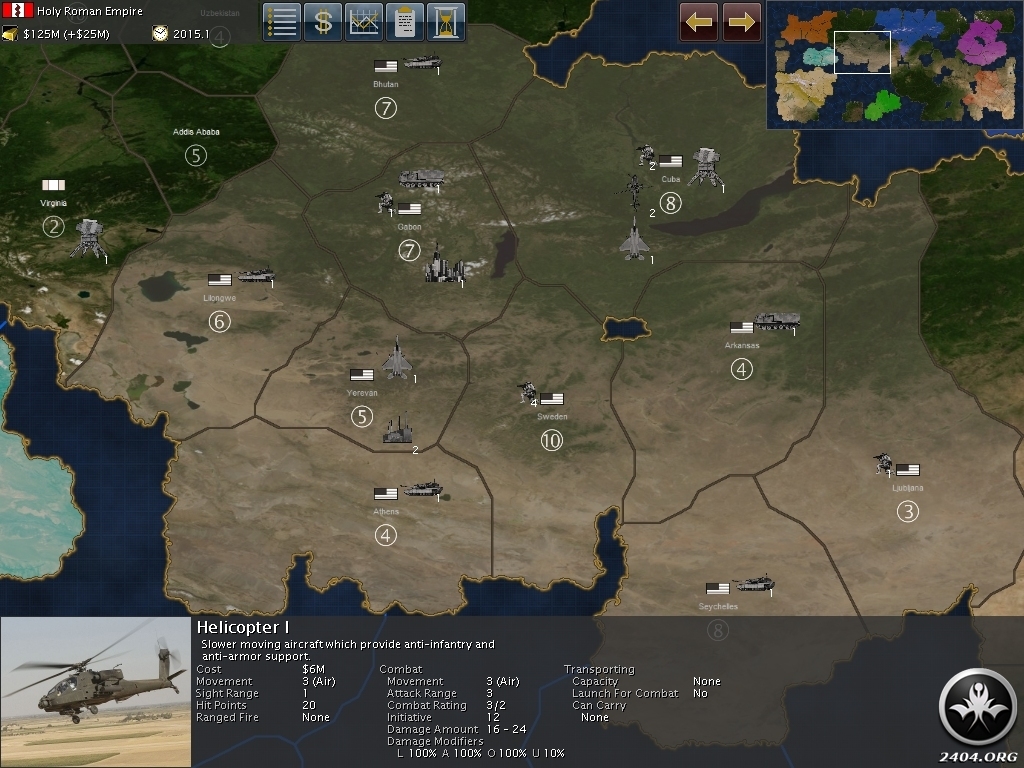Select the Yerevan territory number 5

(x=362, y=416)
